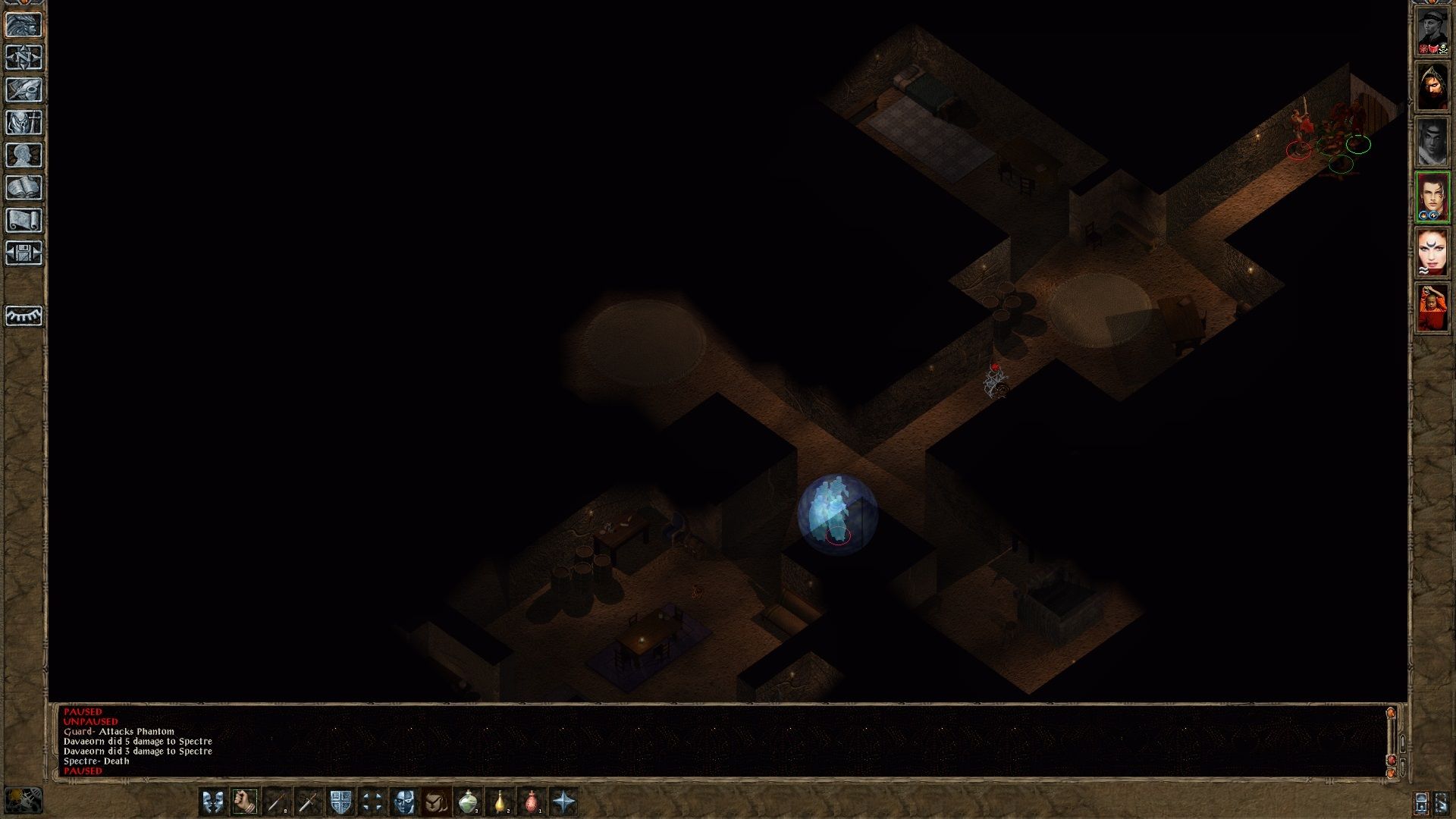The height and width of the screenshot is (819, 1456).
Task: Open the Inventory screen from the sidebar
Action: pos(25,121)
